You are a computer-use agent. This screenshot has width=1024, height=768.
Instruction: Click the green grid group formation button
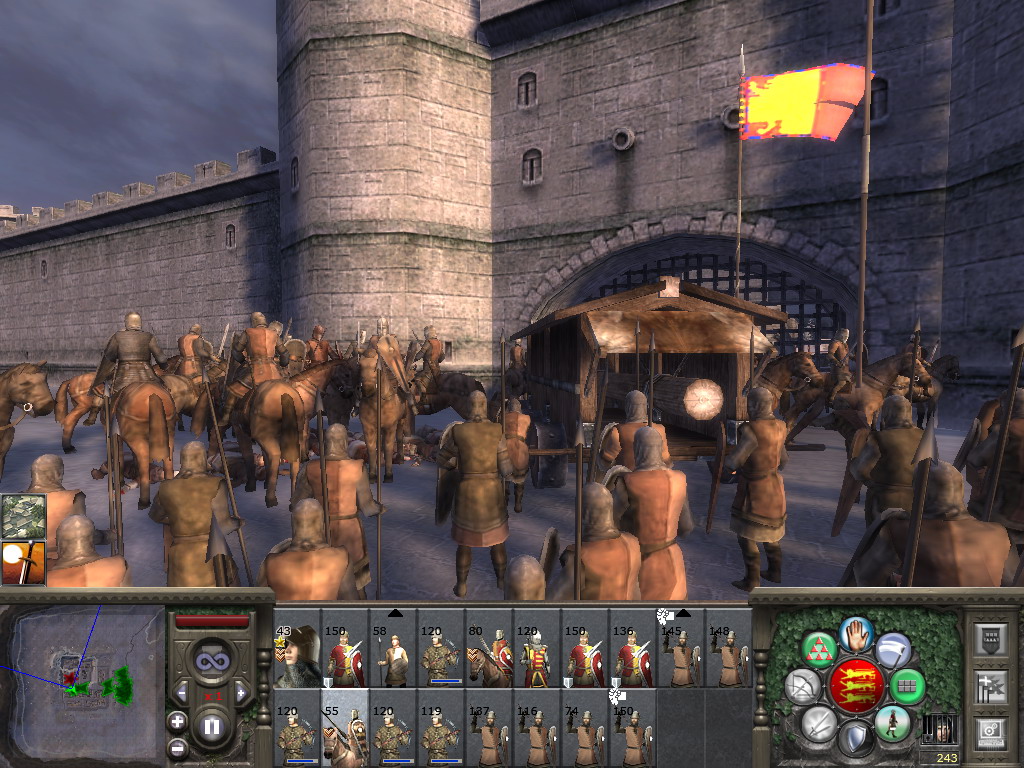908,686
